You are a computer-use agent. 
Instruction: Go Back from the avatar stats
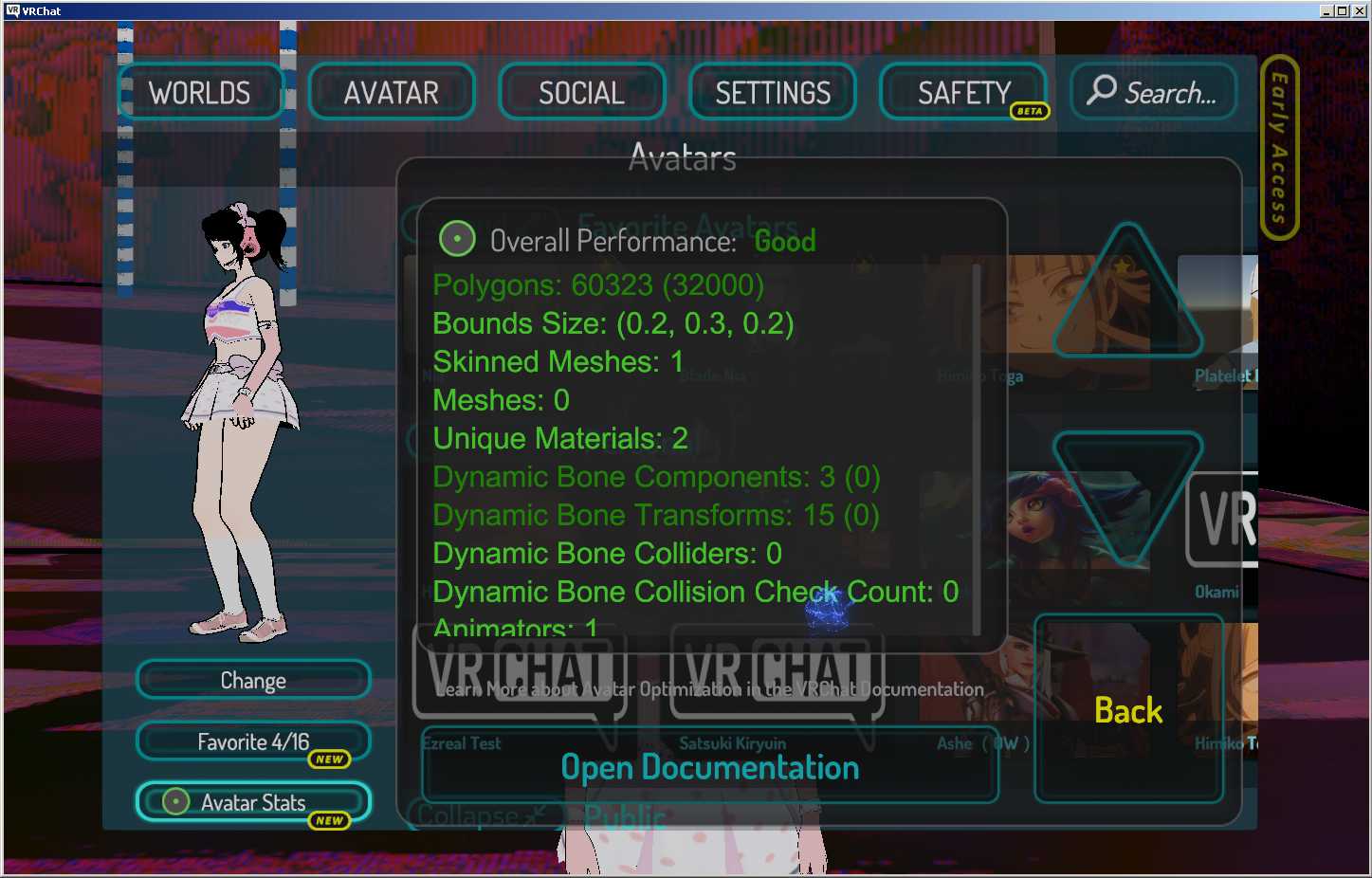1128,710
